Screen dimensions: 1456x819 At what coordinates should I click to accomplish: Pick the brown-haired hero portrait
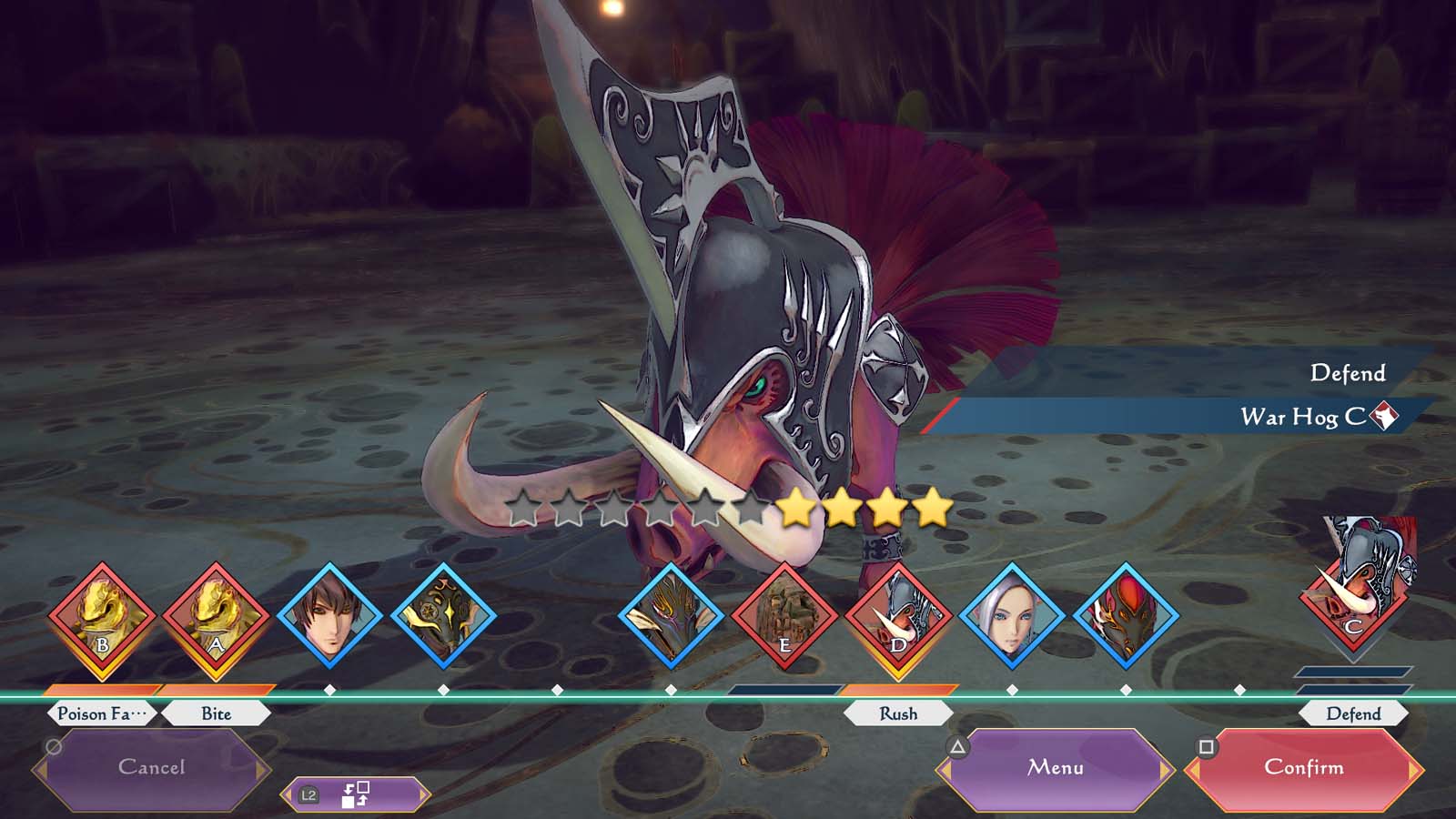click(329, 616)
